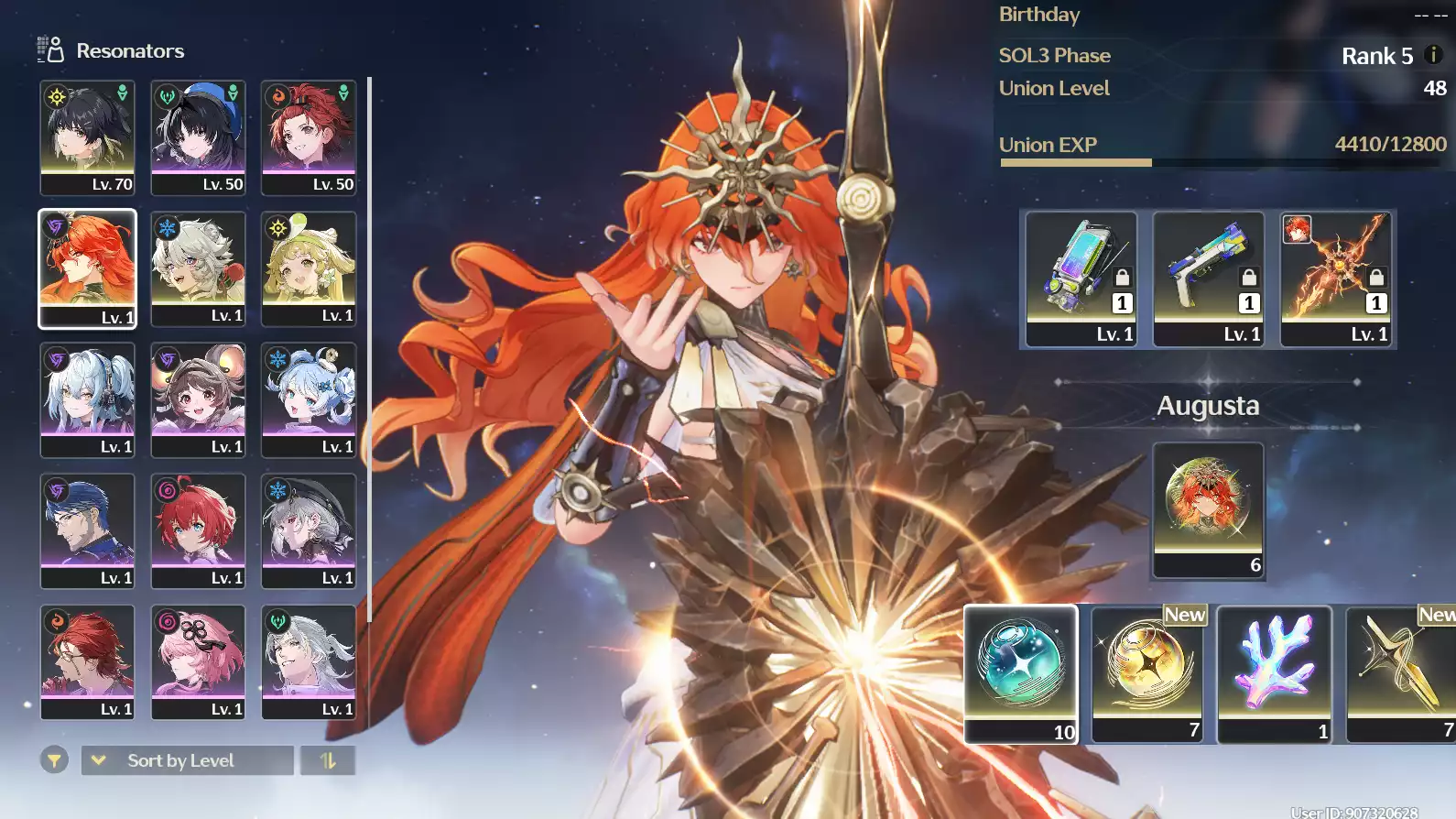Open Augusta's character item showing 6
Screen dimensions: 1456x819
point(1208,509)
